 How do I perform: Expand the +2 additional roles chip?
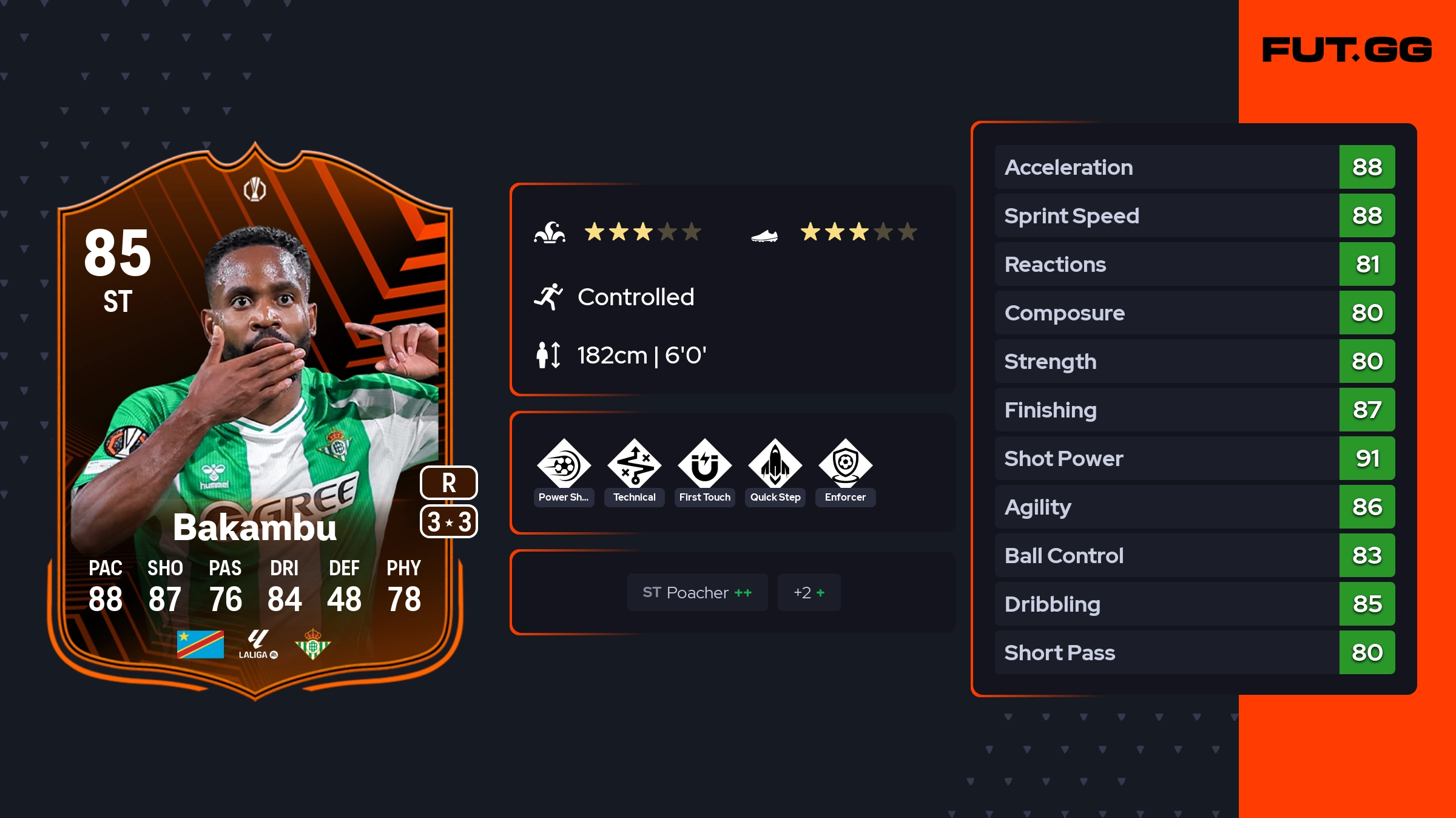[x=809, y=592]
